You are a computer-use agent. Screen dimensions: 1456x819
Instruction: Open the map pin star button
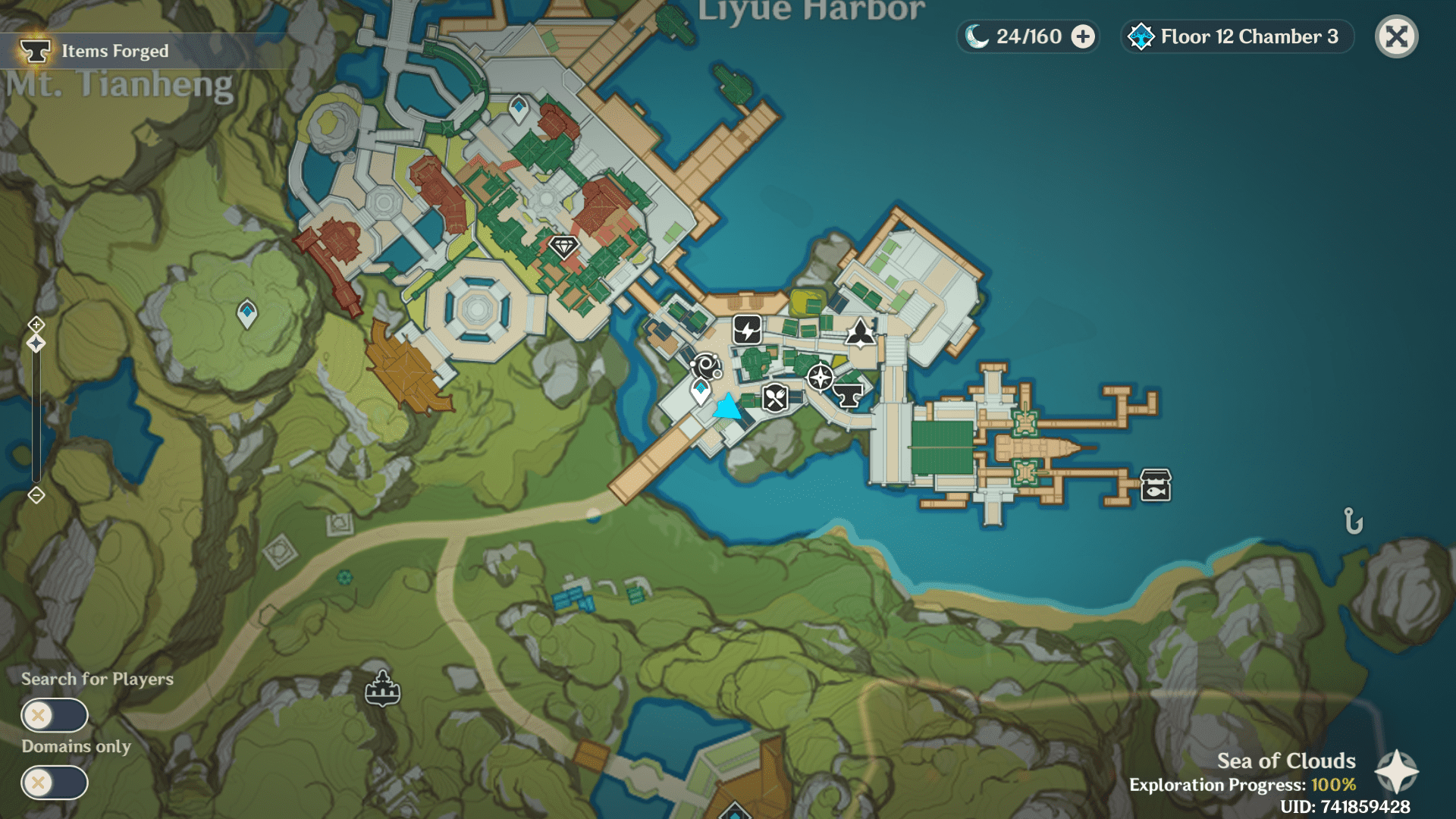click(1396, 771)
